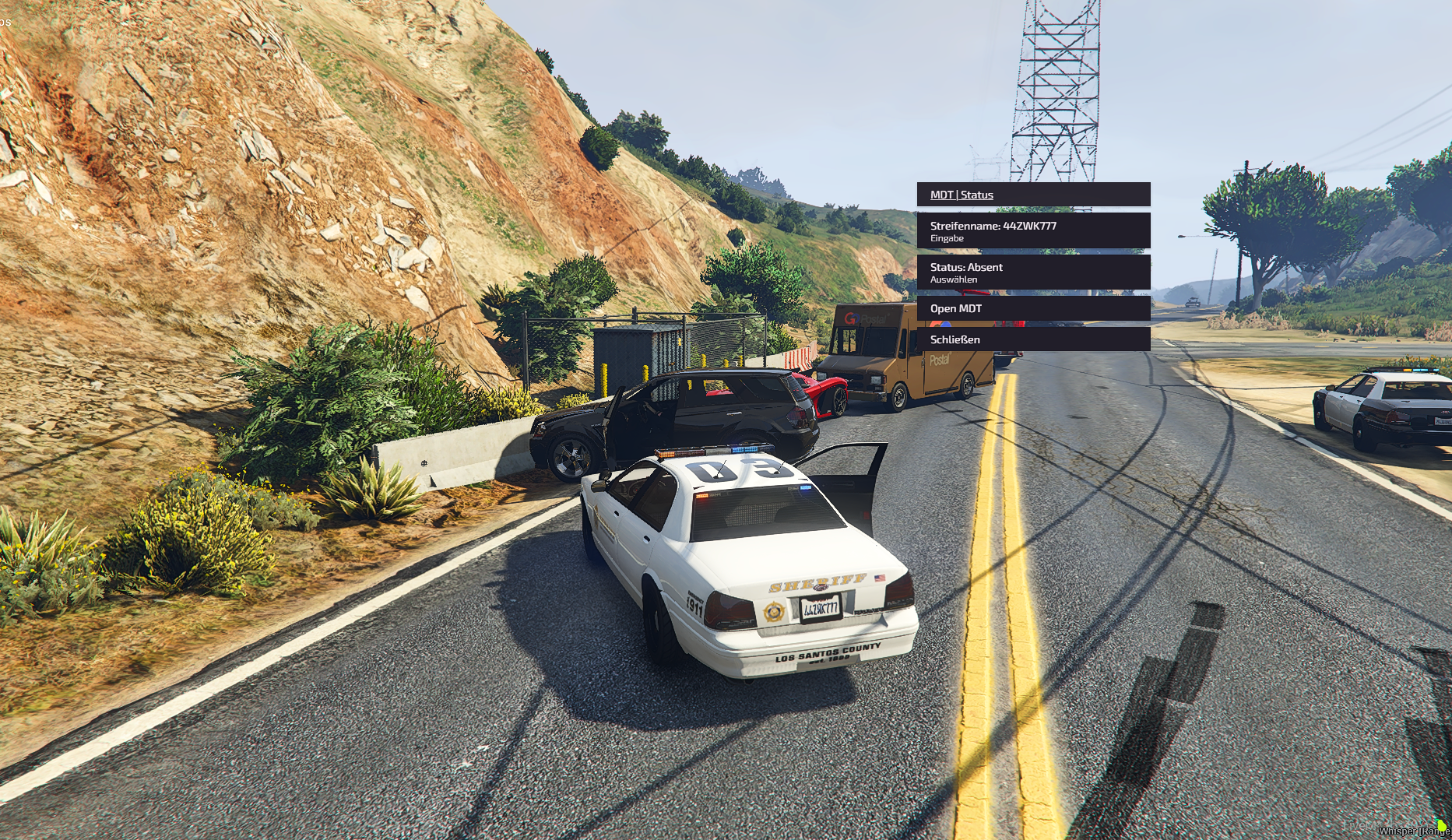The height and width of the screenshot is (840, 1452).
Task: Open MDT from the status menu
Action: pos(1032,308)
